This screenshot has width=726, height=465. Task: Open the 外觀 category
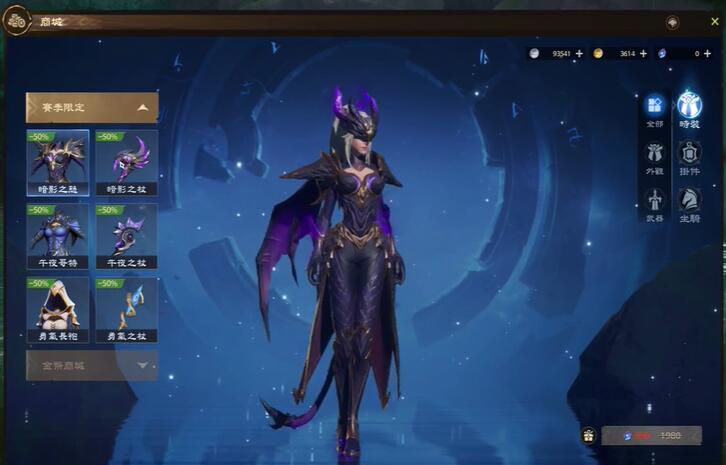655,158
